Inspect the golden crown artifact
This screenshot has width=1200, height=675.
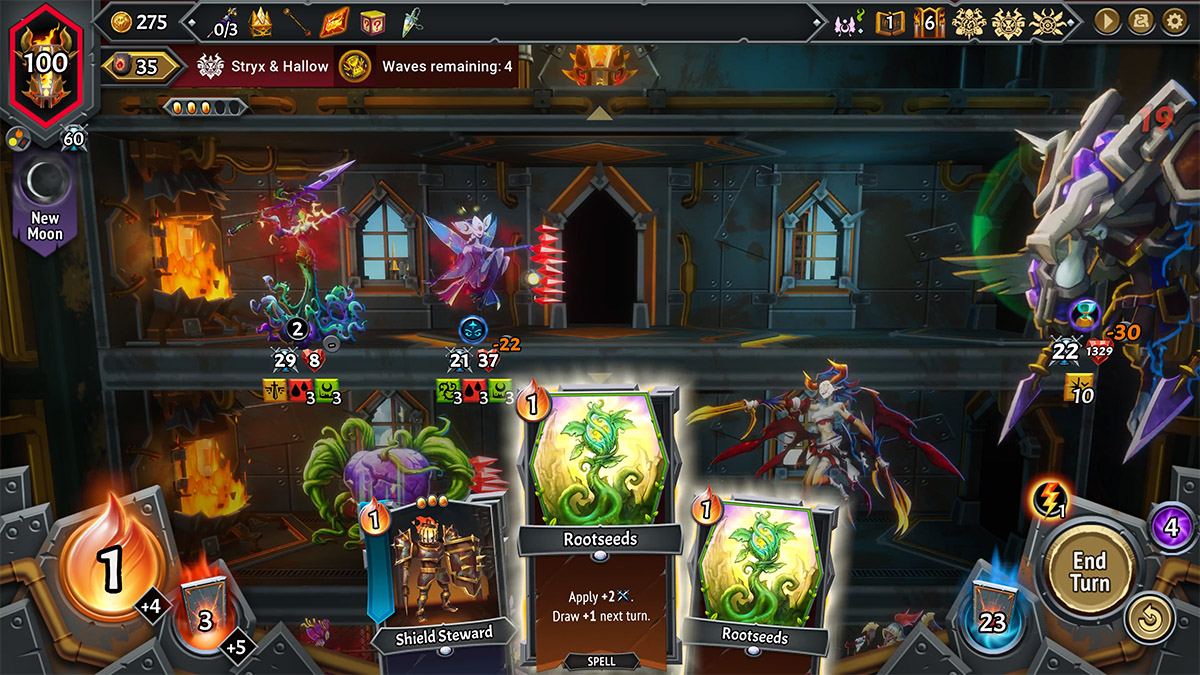(x=260, y=21)
